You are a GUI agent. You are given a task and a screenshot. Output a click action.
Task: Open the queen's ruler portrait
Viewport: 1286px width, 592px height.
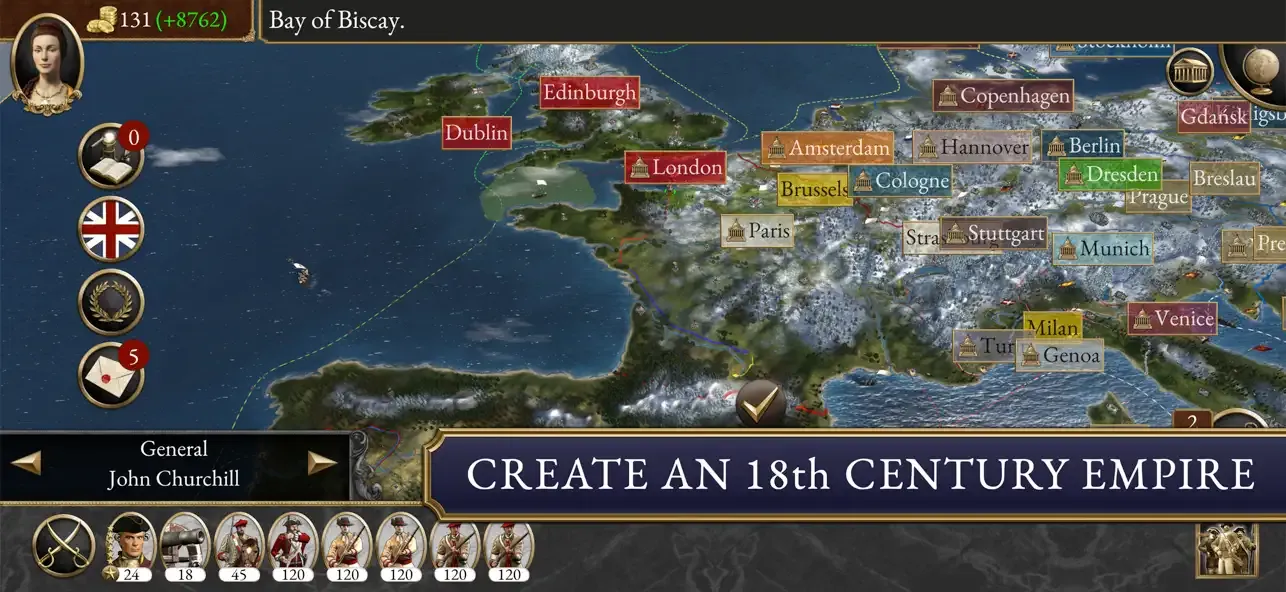pyautogui.click(x=46, y=62)
